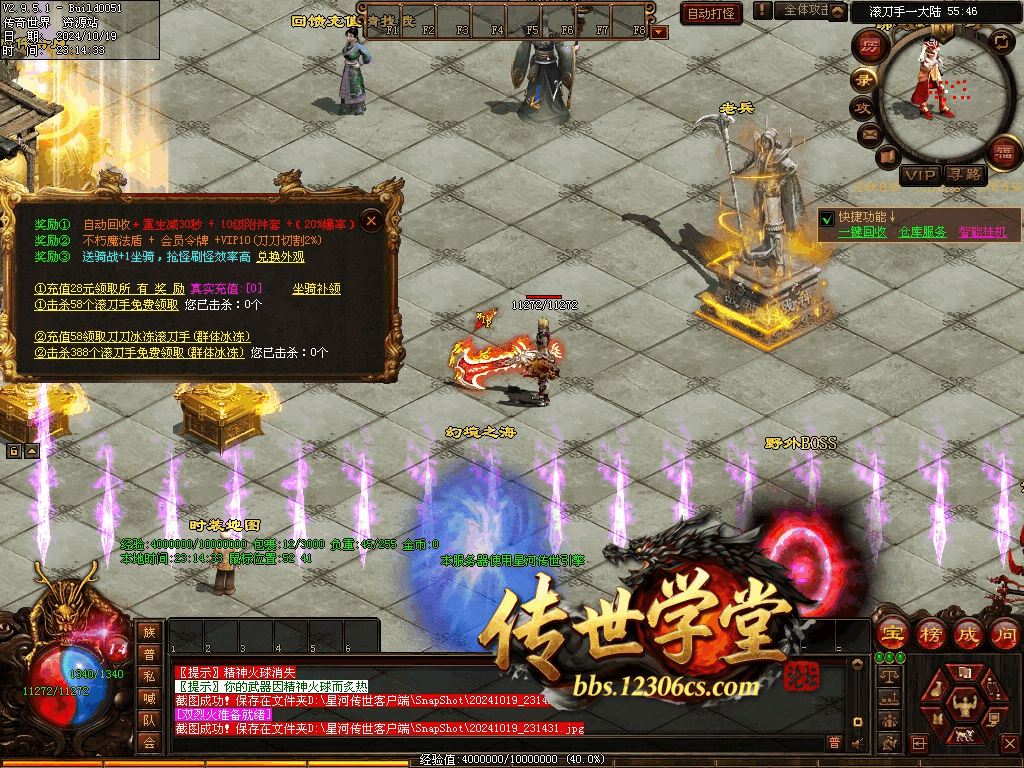
Task: Switch to the 私 private chat channel
Action: pos(149,675)
